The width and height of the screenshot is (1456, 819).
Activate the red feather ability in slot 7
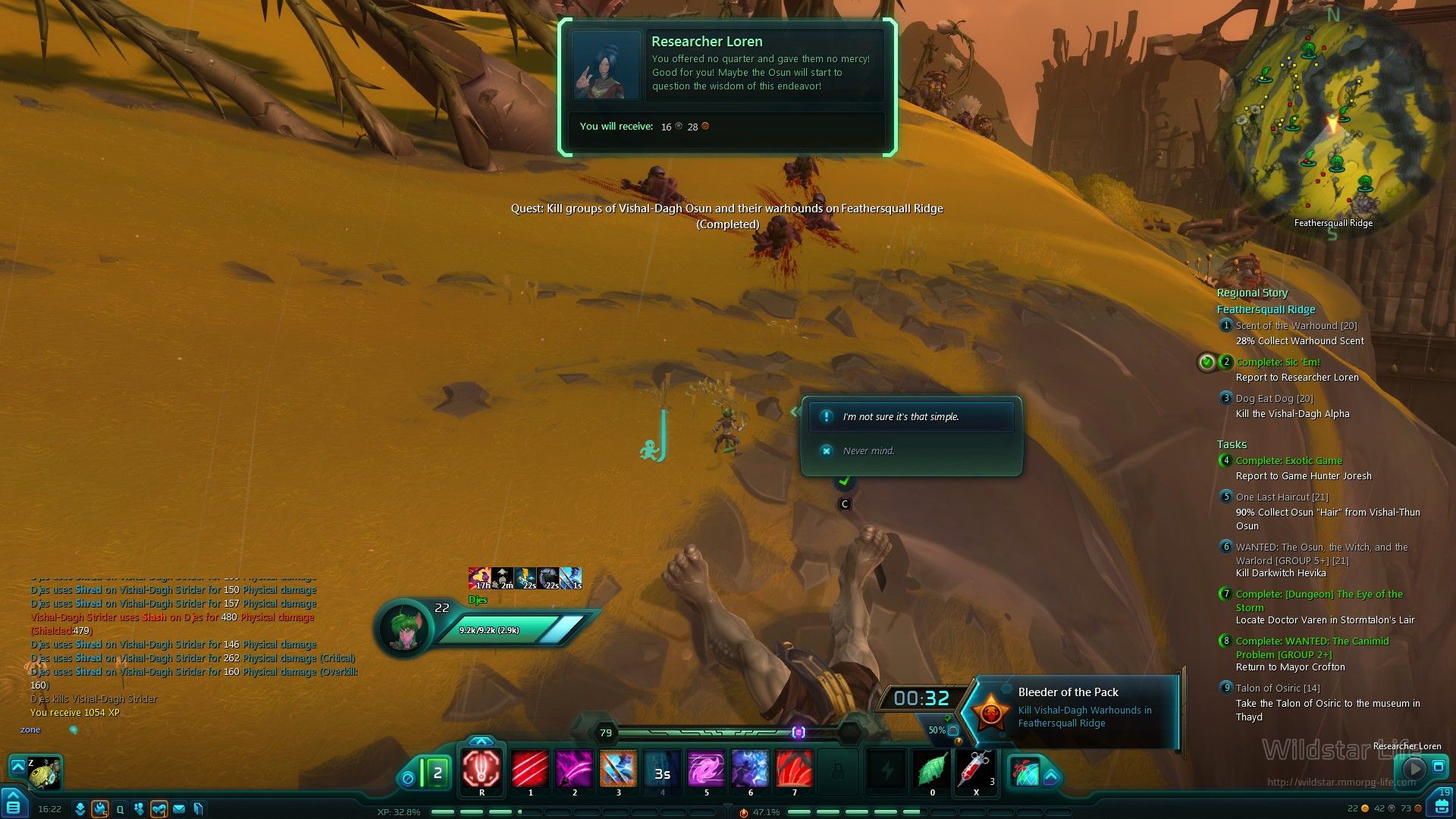794,770
